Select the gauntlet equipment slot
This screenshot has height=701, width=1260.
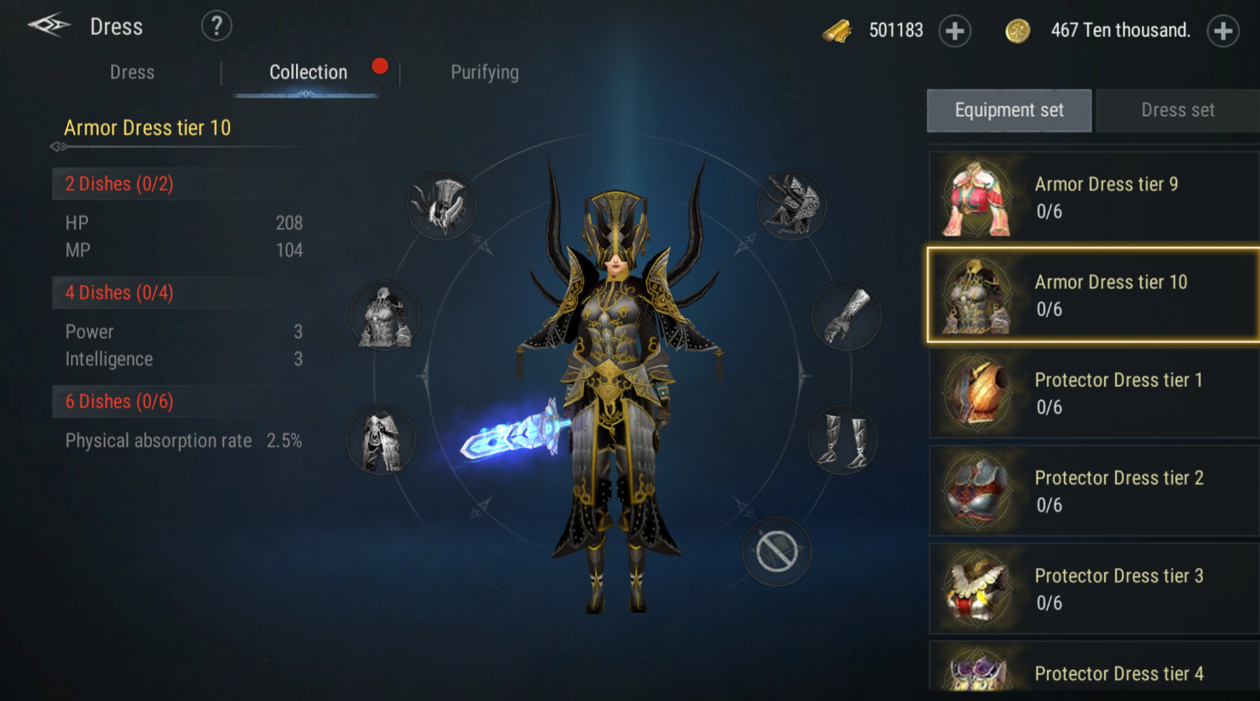(846, 316)
